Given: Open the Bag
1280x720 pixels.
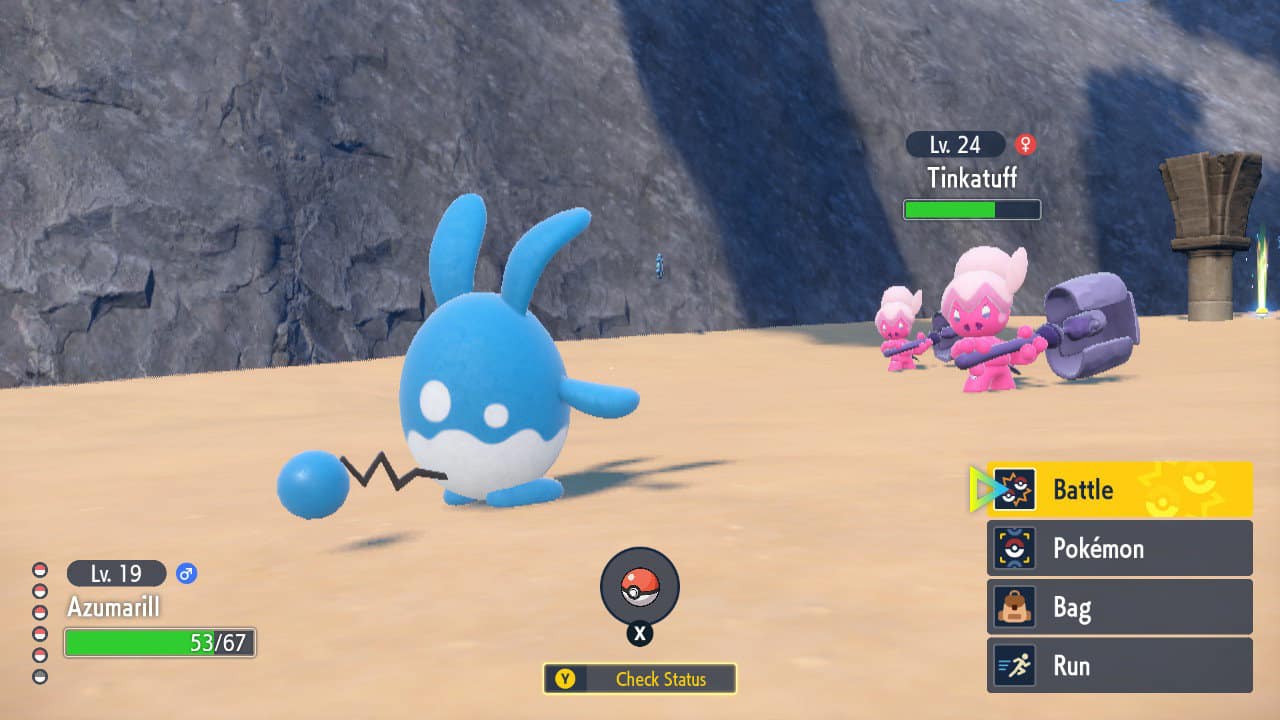Looking at the screenshot, I should [1120, 607].
